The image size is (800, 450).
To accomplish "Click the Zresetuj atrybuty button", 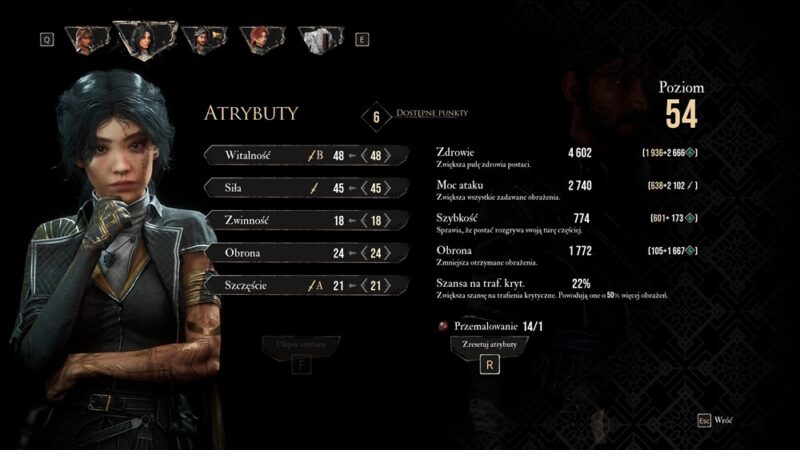I will pyautogui.click(x=488, y=343).
